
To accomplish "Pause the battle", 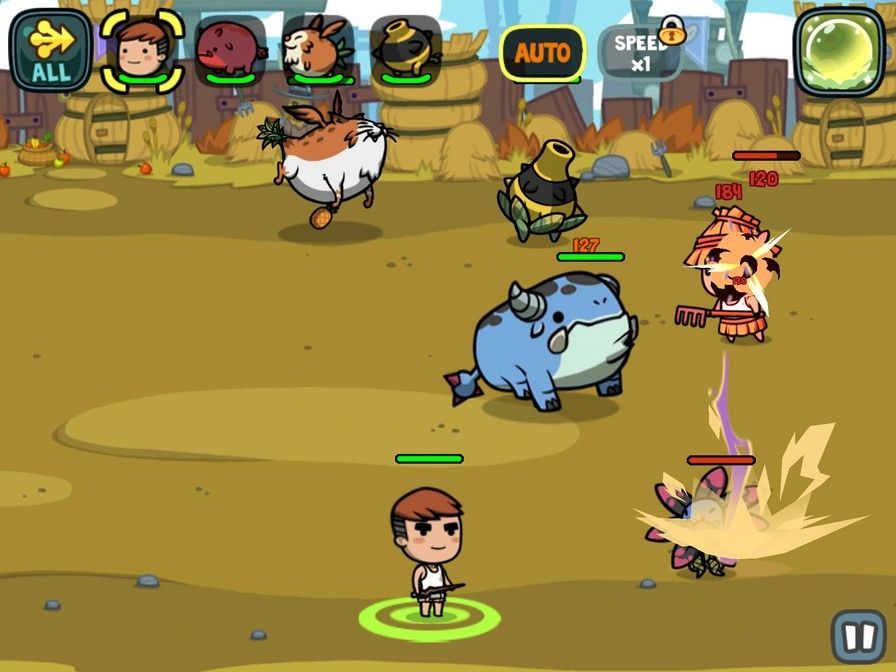I will 857,636.
